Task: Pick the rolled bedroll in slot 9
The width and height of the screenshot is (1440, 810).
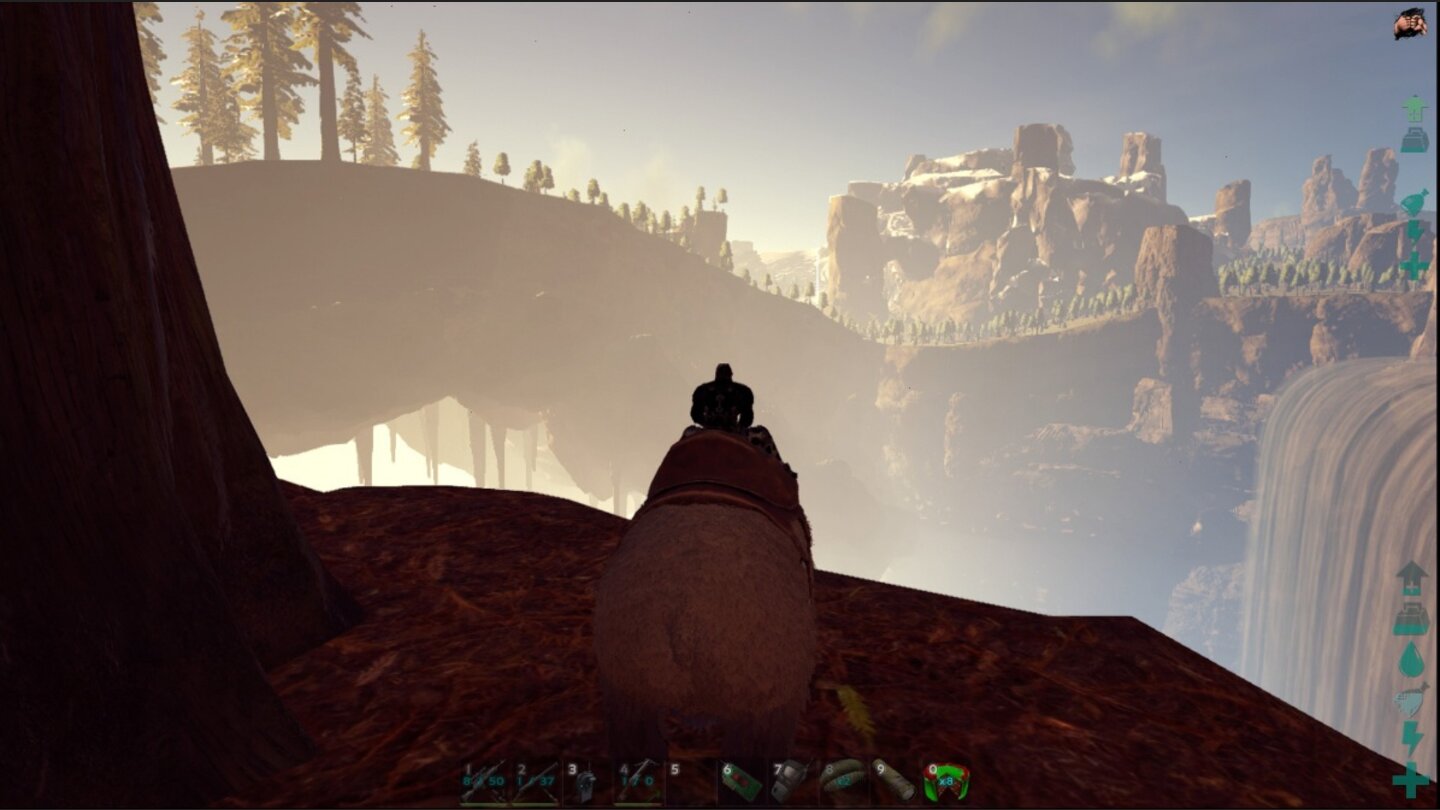Action: pos(894,782)
